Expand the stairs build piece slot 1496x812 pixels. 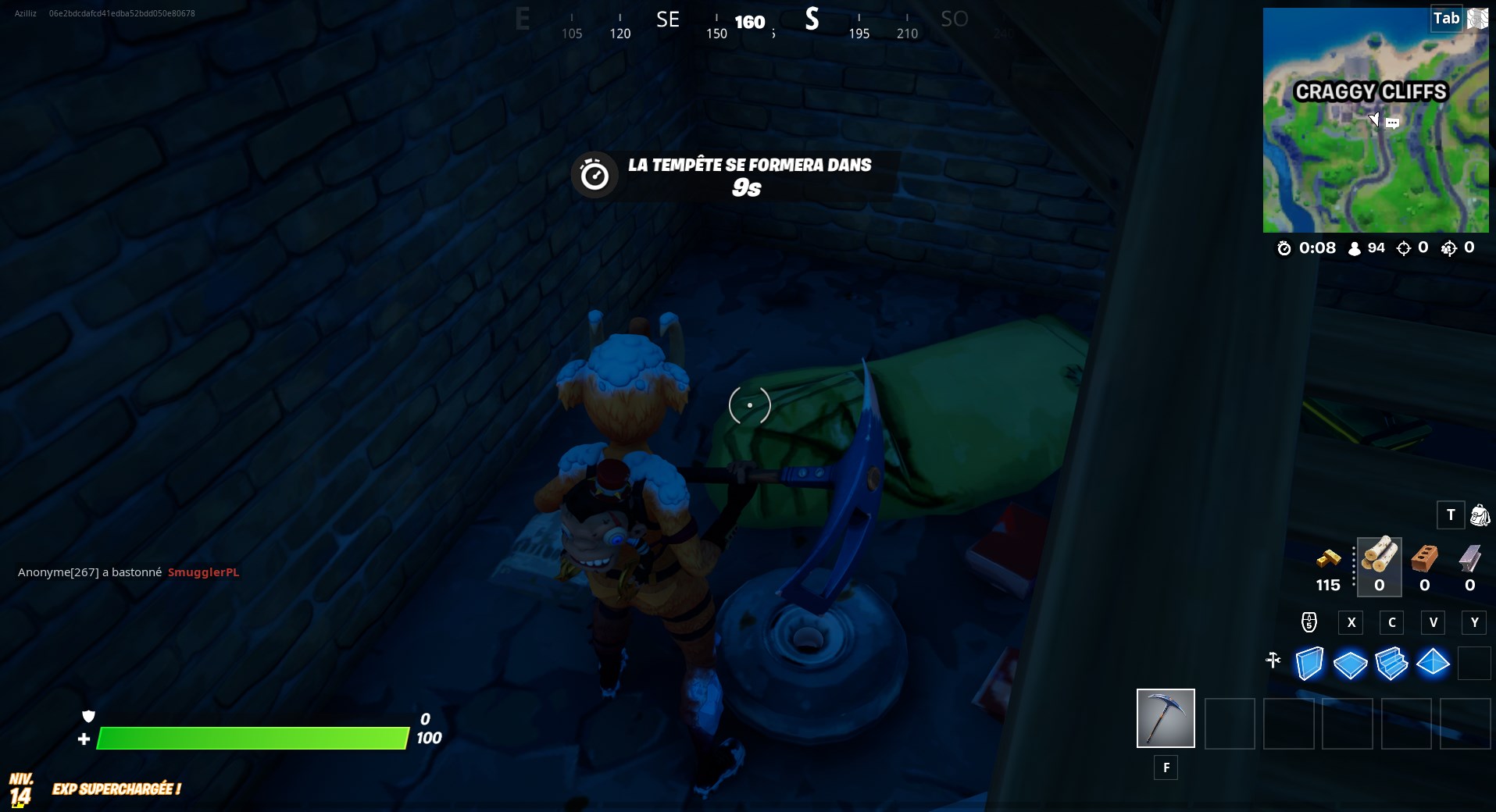tap(1393, 663)
